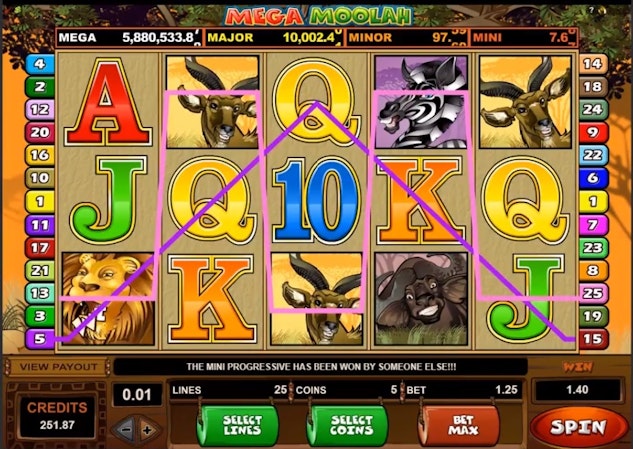633x449 pixels.
Task: Decrease coin size with the minus button
Action: [125, 429]
